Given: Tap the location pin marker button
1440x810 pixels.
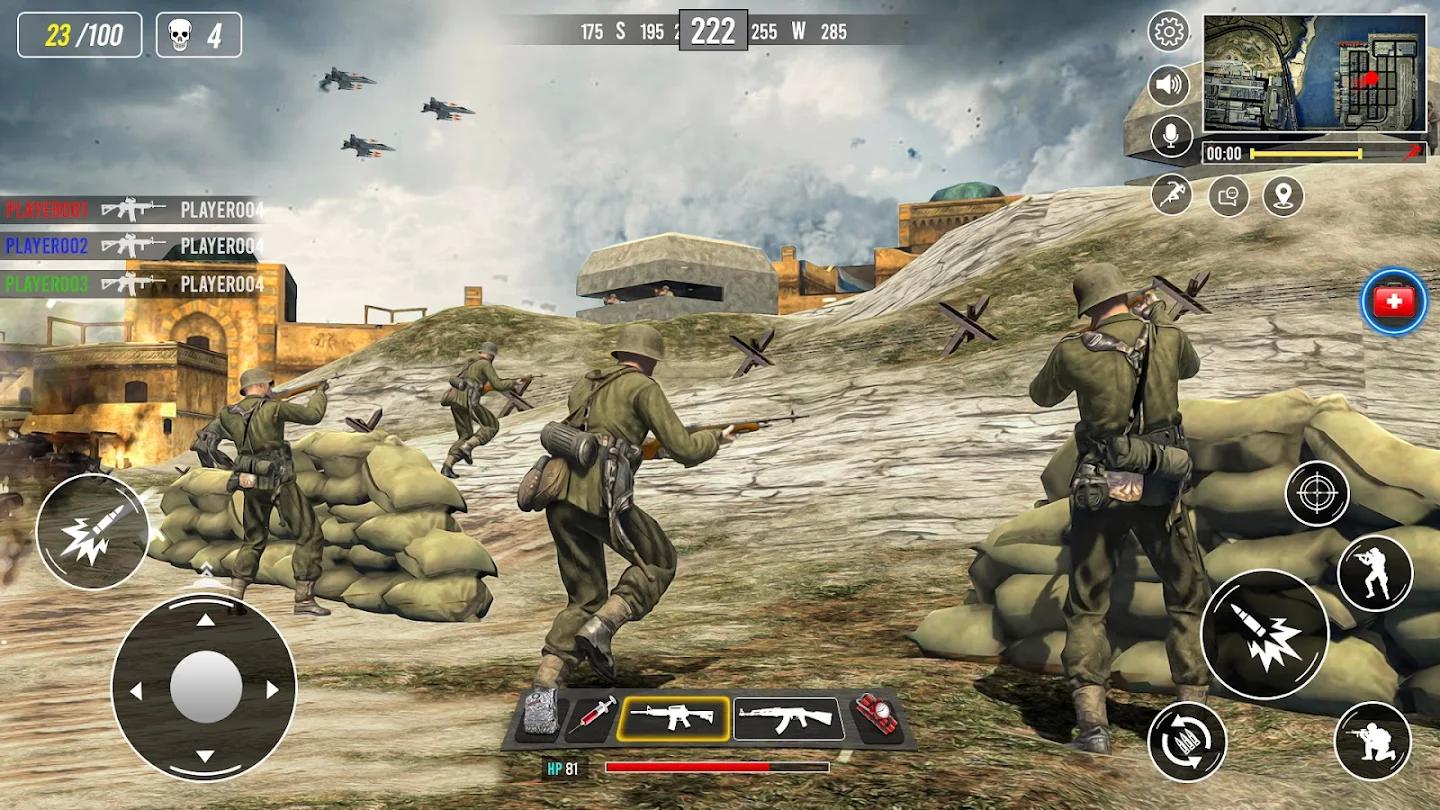Looking at the screenshot, I should tap(1283, 195).
